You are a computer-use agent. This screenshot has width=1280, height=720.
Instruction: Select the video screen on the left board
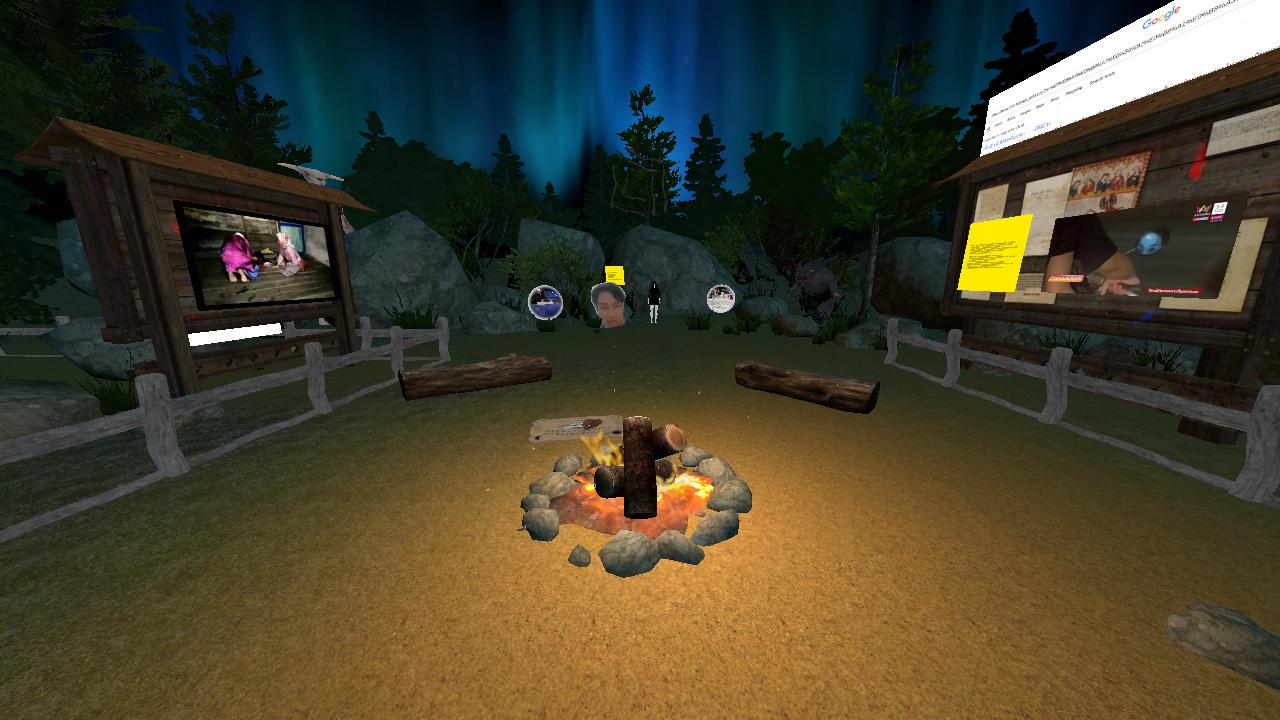[257, 255]
